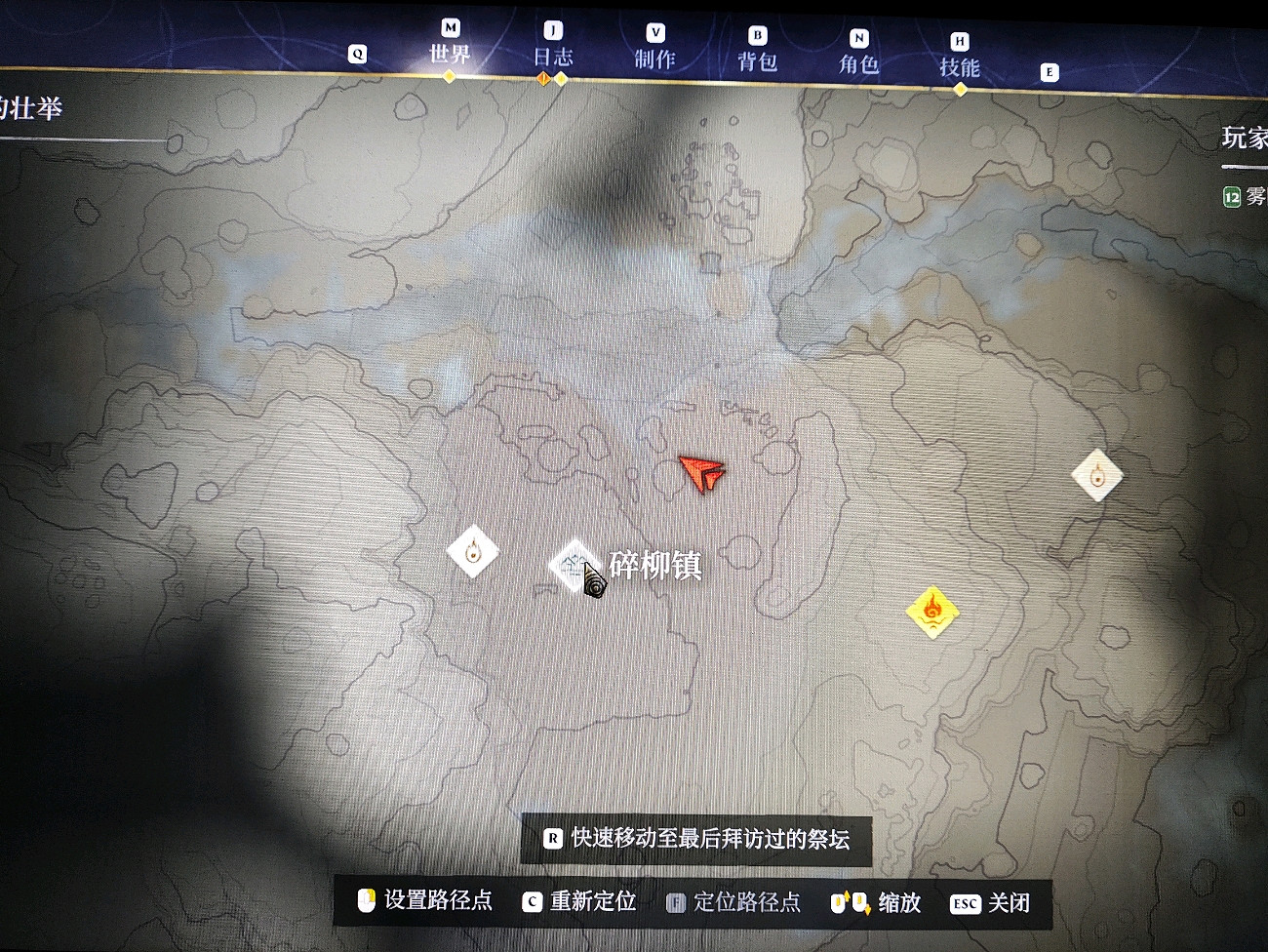Select the yellow flame altar marker
The width and height of the screenshot is (1268, 952).
pos(931,610)
